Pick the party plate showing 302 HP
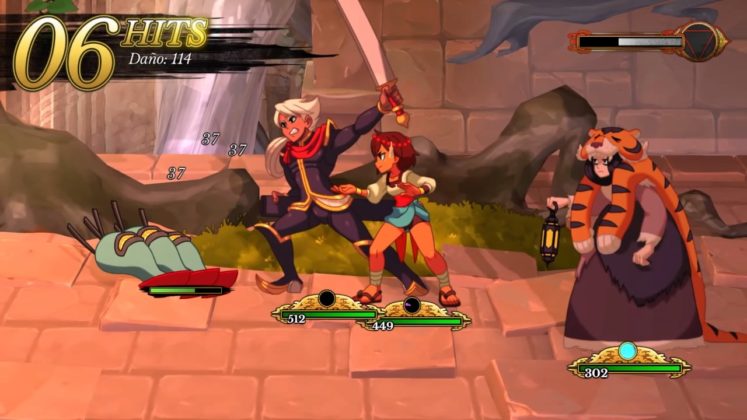This screenshot has width=747, height=420. pos(626,363)
